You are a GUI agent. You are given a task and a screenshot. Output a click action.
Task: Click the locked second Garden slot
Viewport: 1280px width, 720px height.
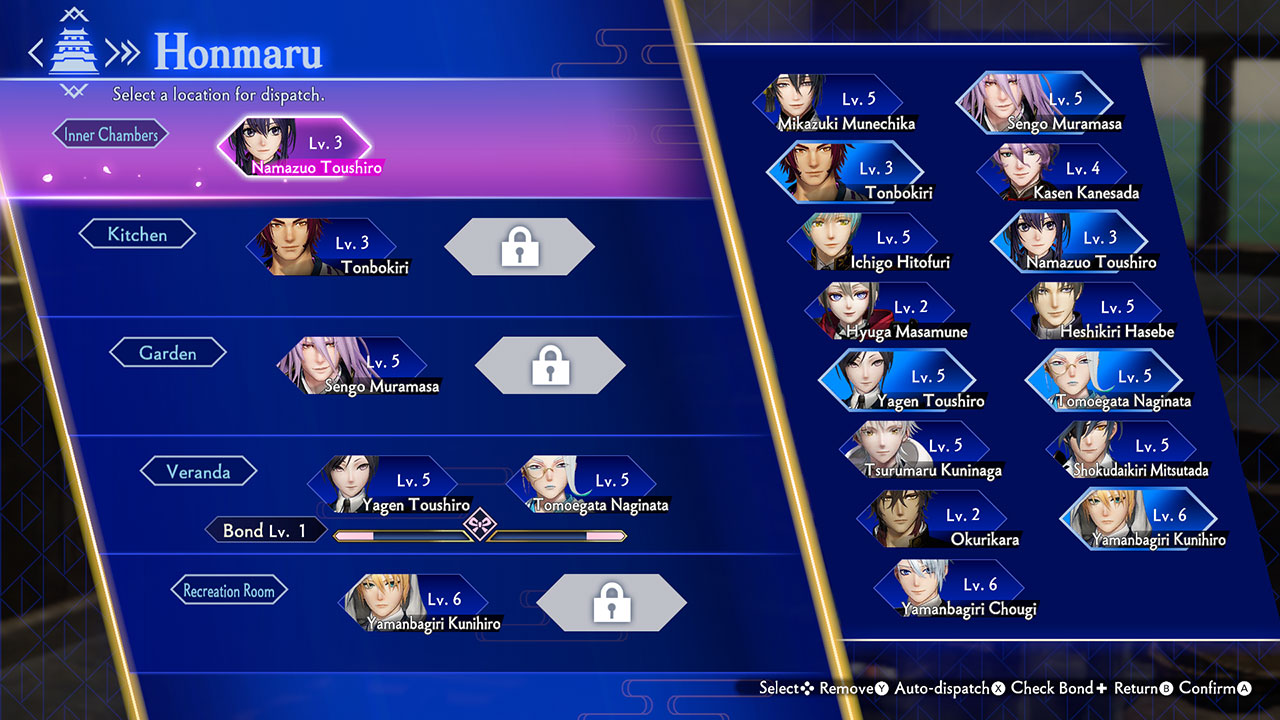click(x=550, y=365)
